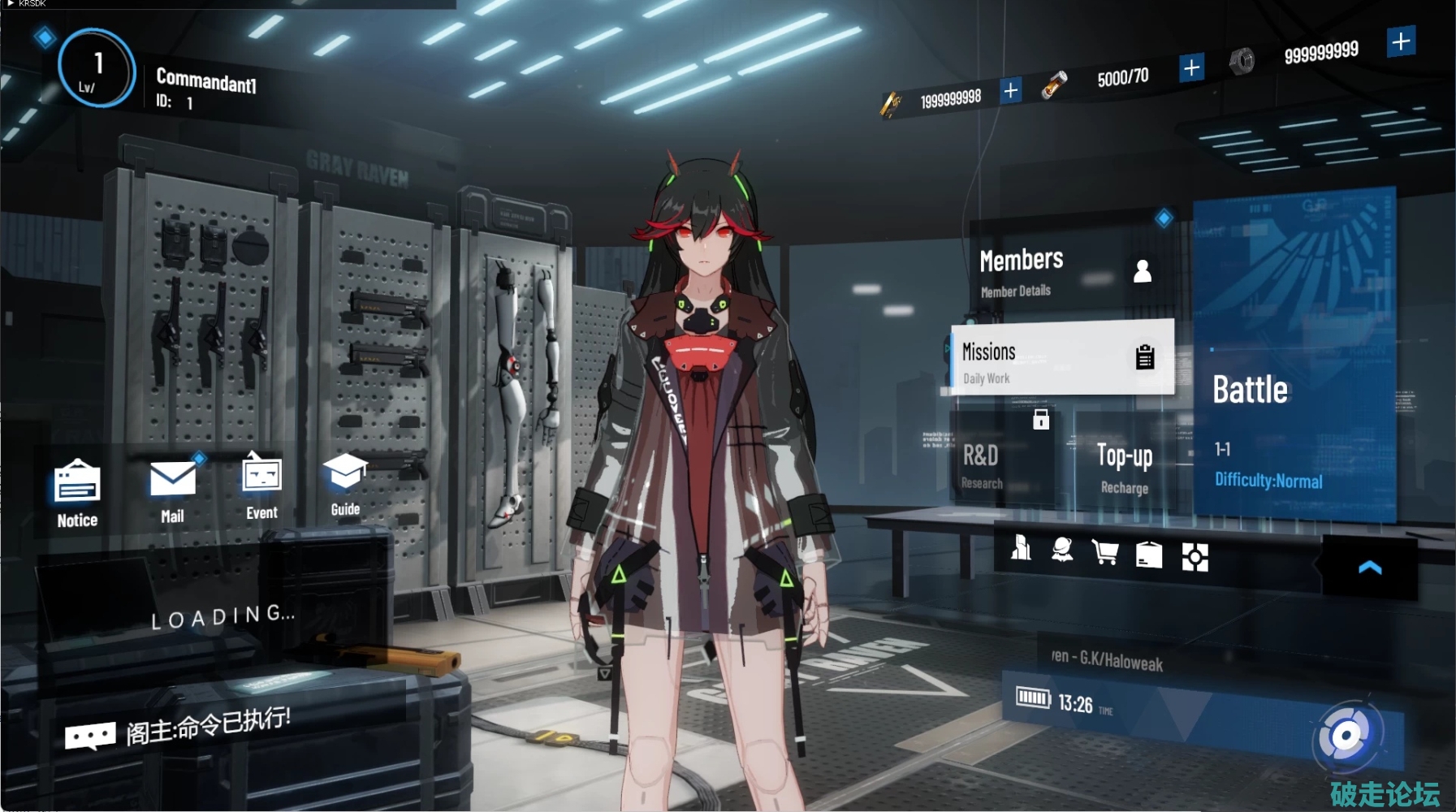Image resolution: width=1456 pixels, height=812 pixels.
Task: Click the crosshair square icon
Action: [x=1195, y=557]
